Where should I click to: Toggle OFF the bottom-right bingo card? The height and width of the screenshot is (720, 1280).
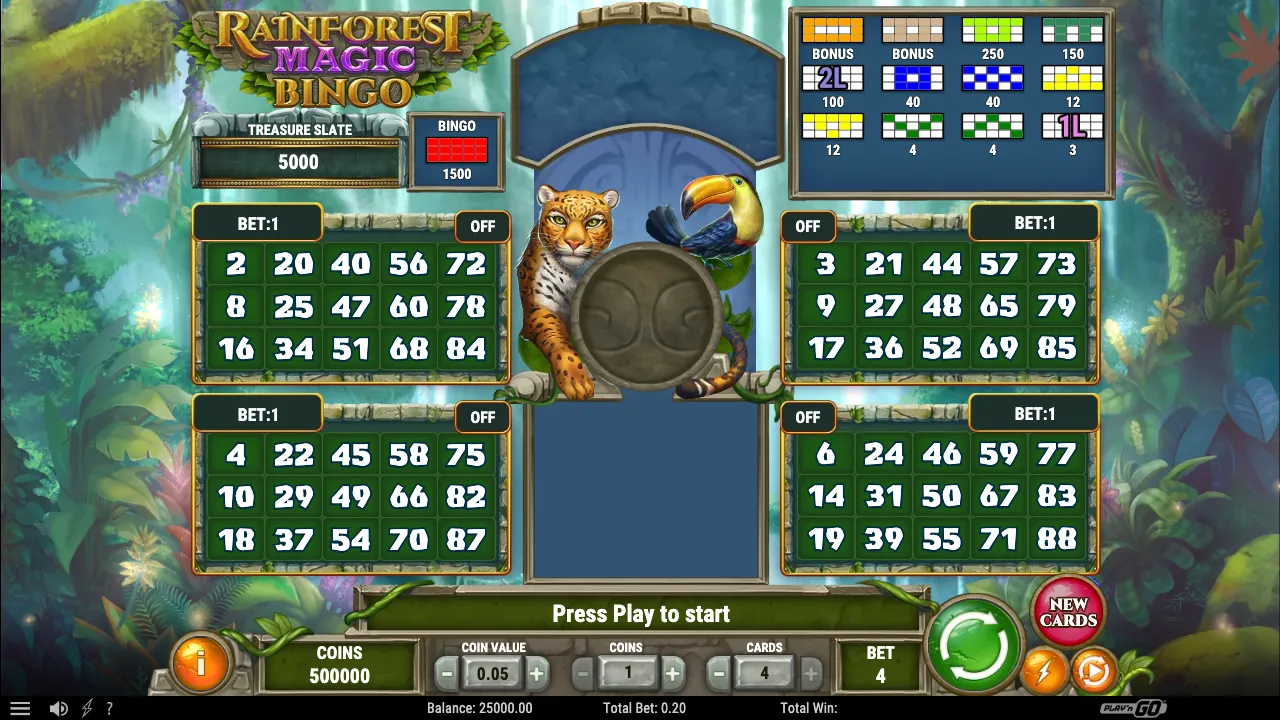808,417
